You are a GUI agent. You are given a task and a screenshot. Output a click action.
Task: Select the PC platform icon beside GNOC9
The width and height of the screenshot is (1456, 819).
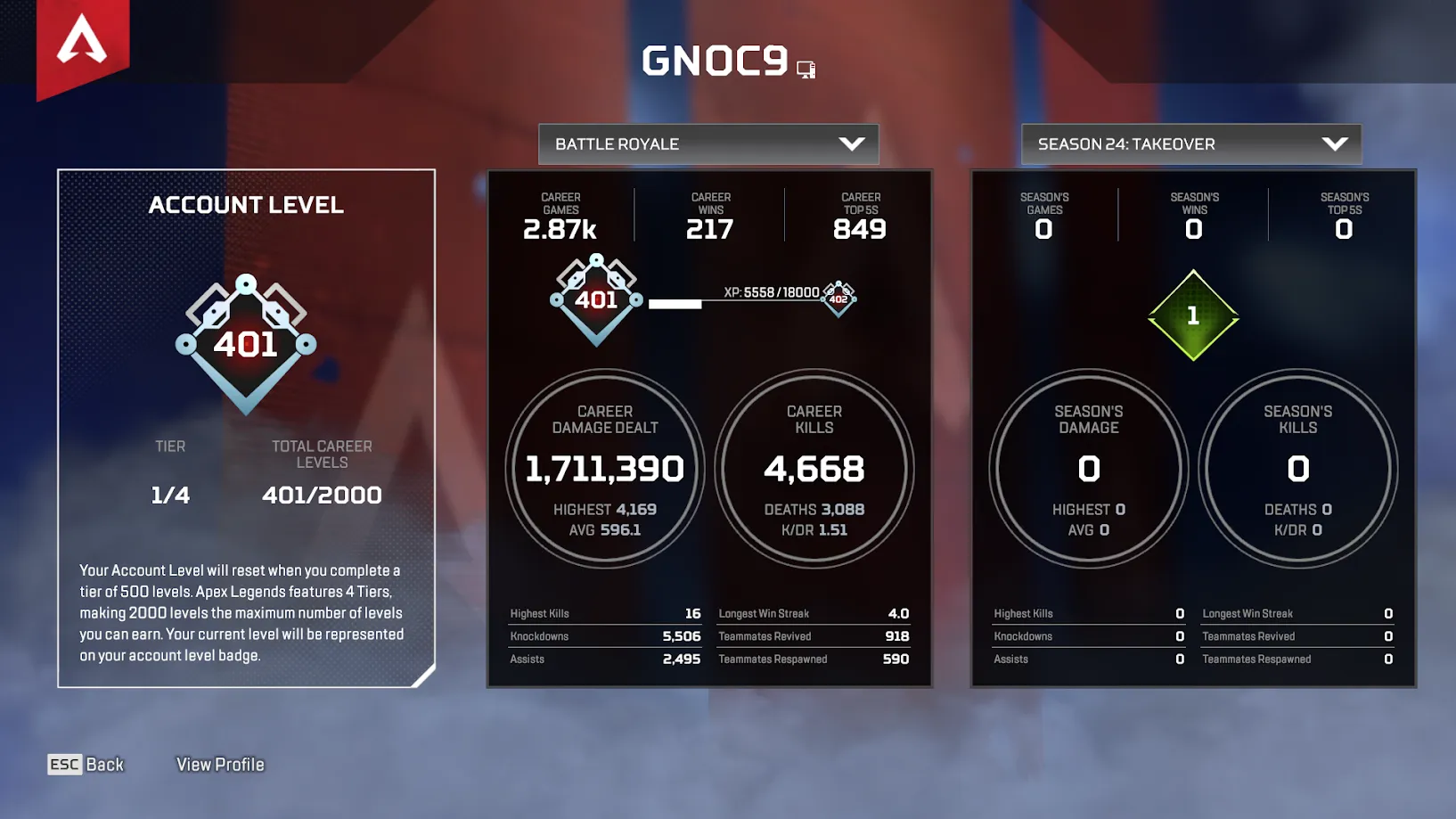805,68
